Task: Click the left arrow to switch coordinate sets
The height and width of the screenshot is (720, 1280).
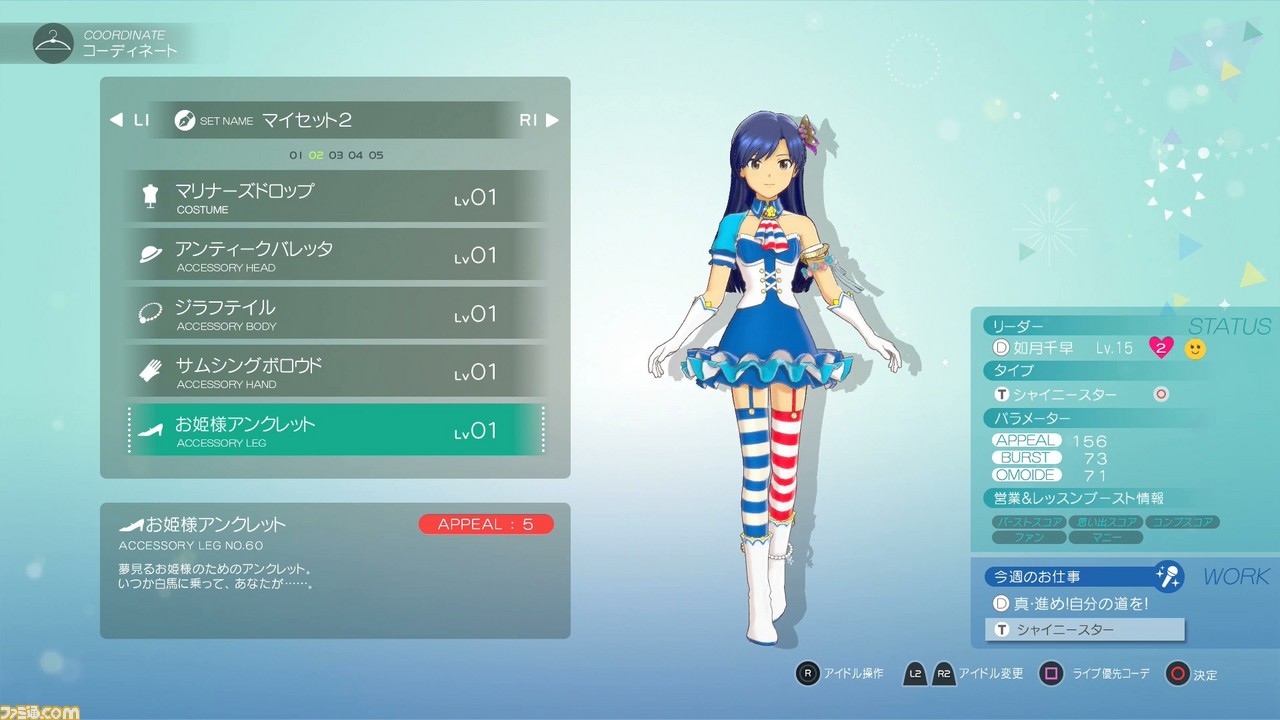Action: point(118,119)
